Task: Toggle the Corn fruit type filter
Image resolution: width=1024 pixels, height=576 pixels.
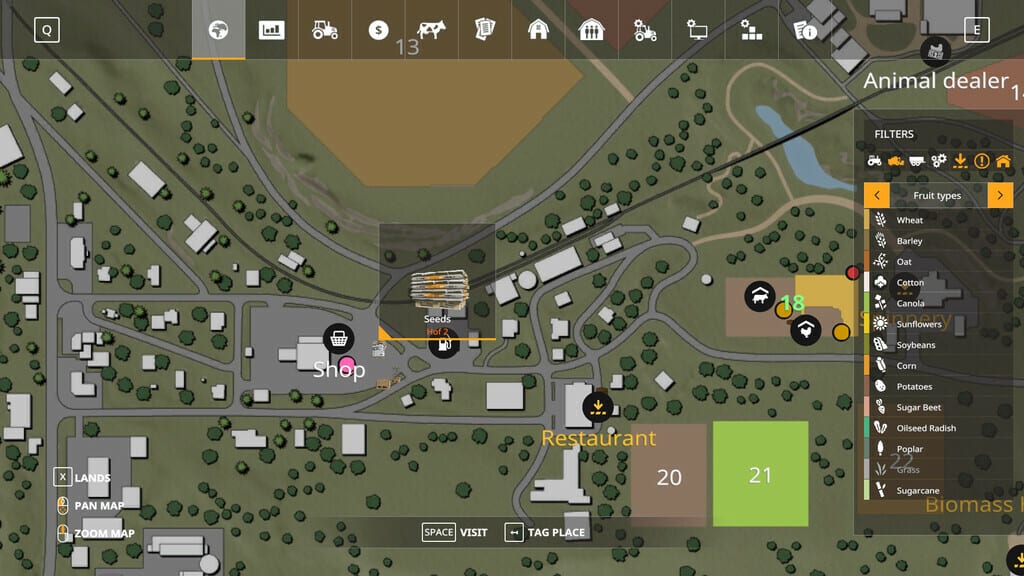Action: pos(906,366)
